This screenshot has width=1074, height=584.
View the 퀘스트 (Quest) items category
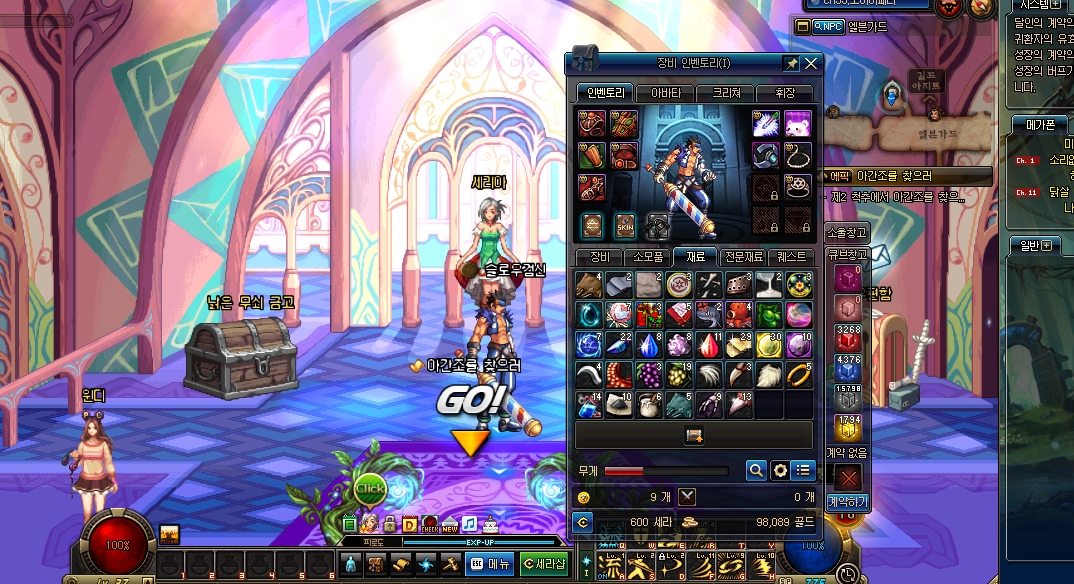tap(796, 256)
